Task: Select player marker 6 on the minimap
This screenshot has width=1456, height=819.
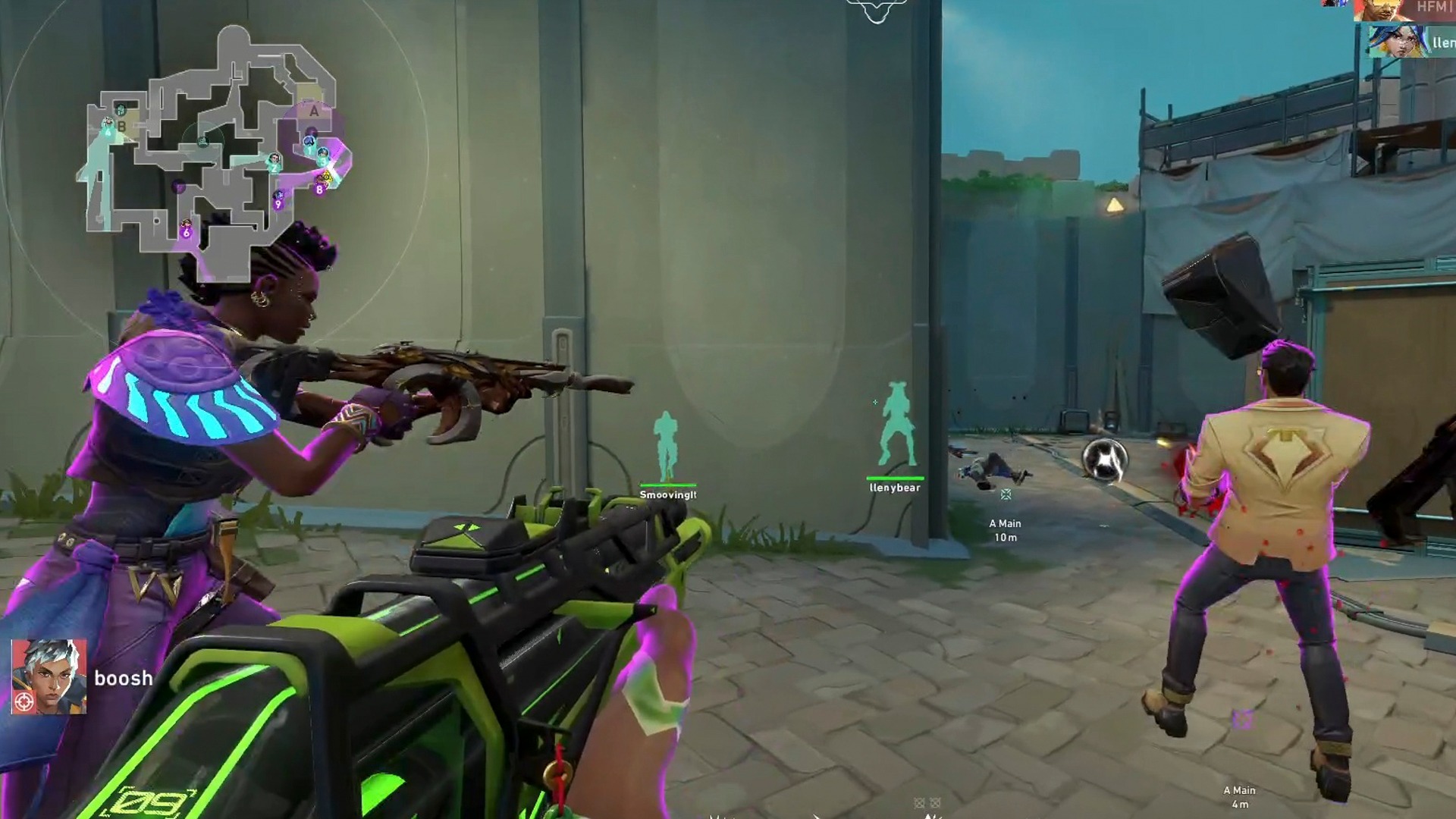Action: (187, 231)
